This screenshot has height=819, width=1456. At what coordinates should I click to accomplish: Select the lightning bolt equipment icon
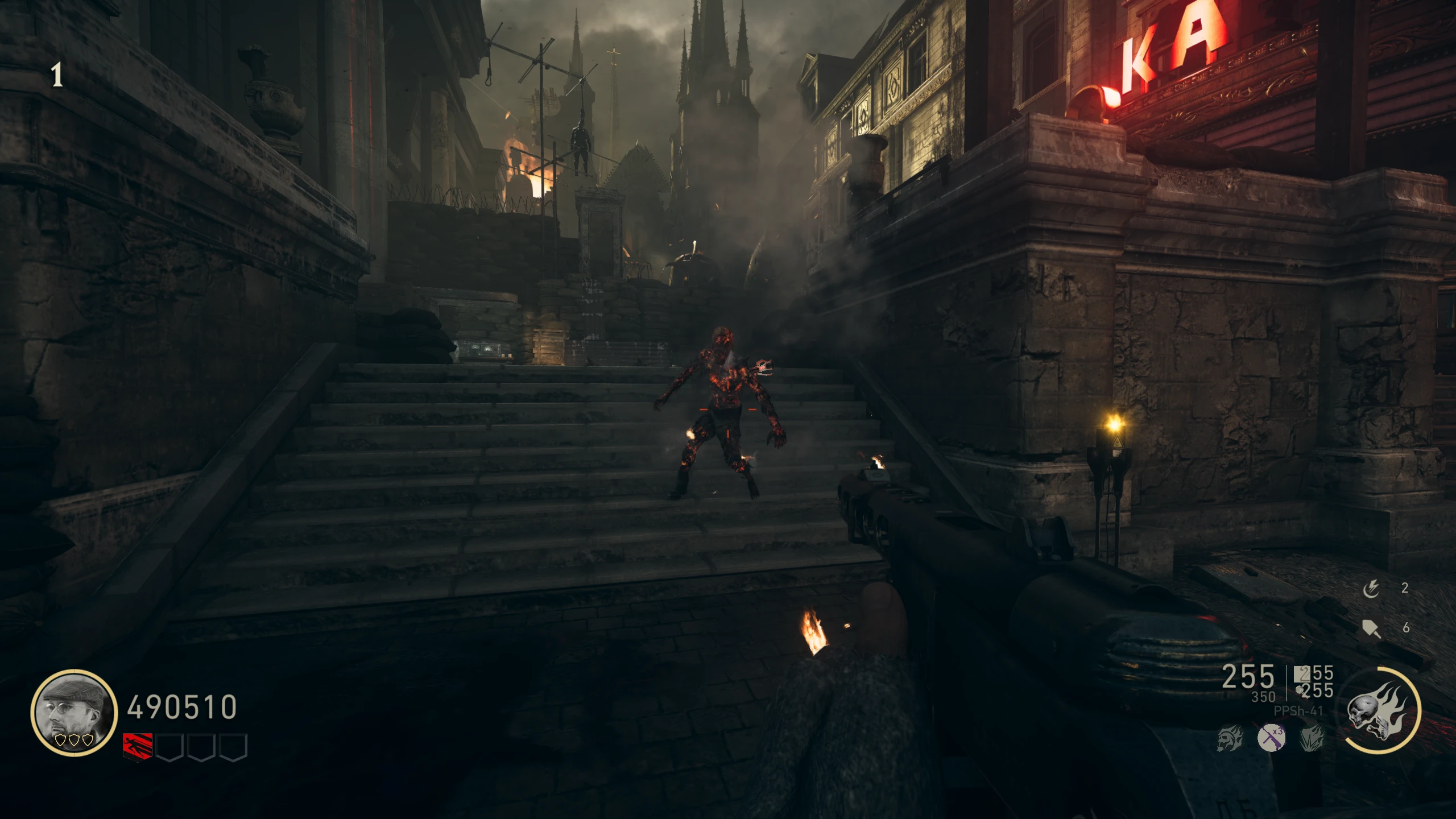pos(1371,589)
